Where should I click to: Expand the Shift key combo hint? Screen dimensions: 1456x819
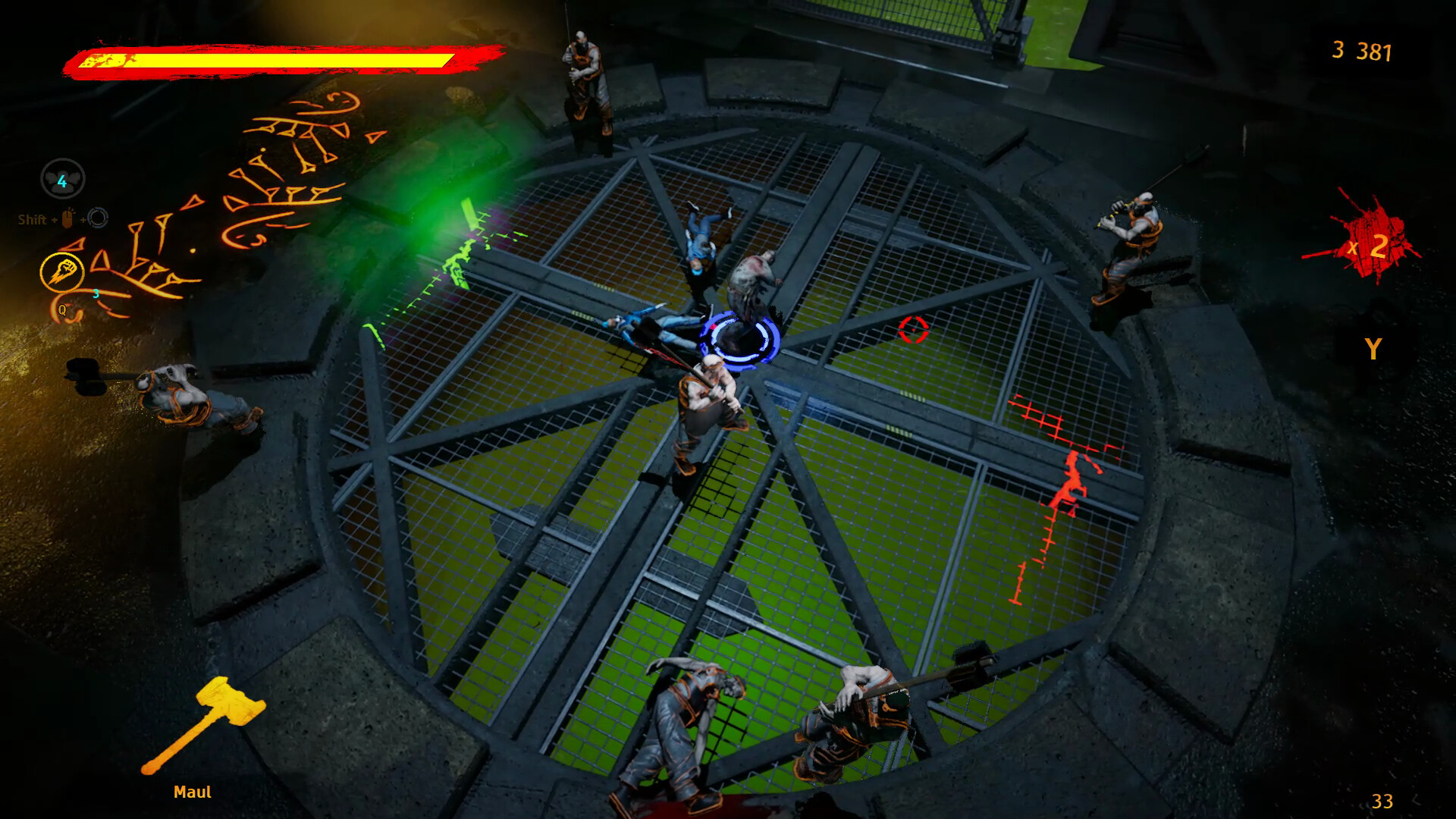click(32, 220)
